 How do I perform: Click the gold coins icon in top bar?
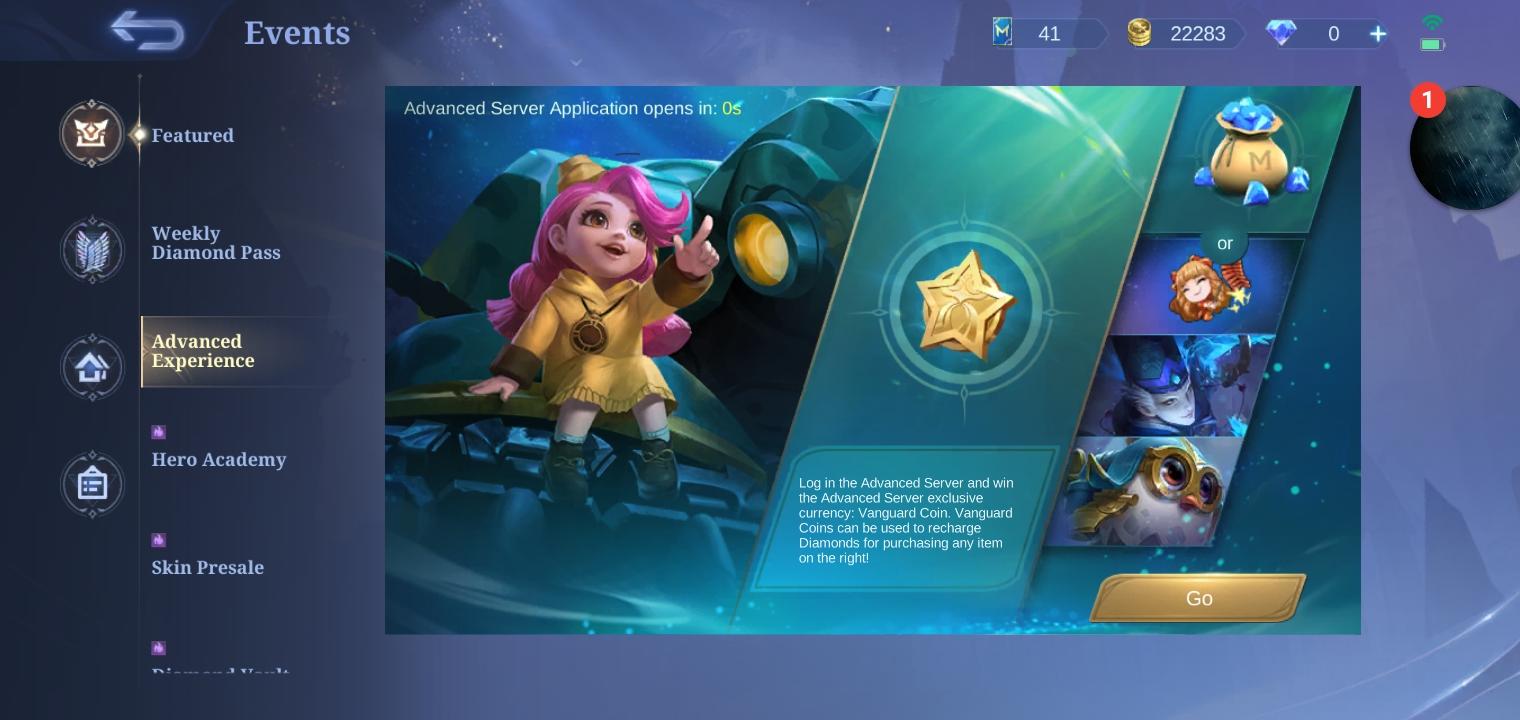1142,33
